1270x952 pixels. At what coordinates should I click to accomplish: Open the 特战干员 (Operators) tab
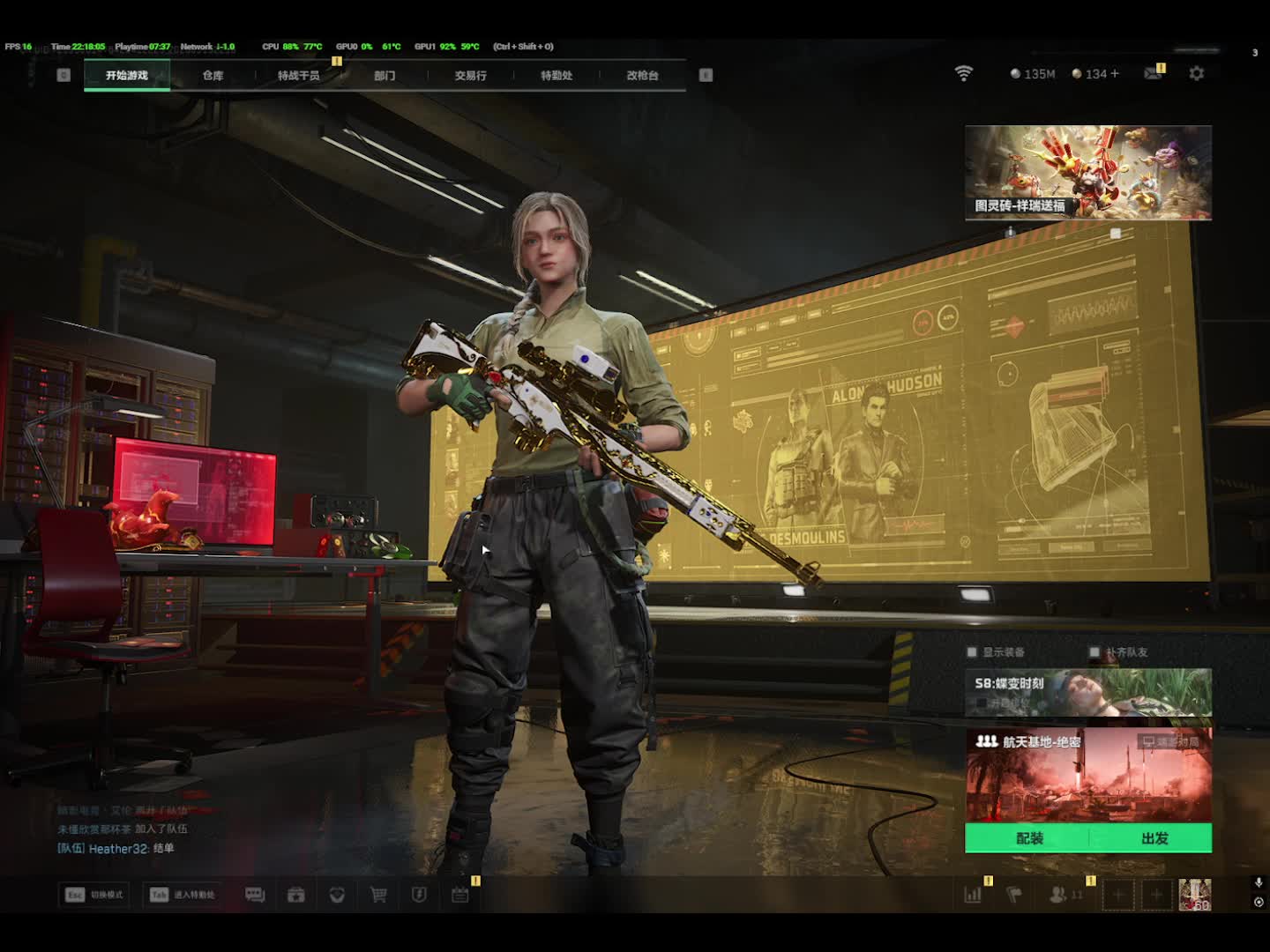[x=298, y=76]
